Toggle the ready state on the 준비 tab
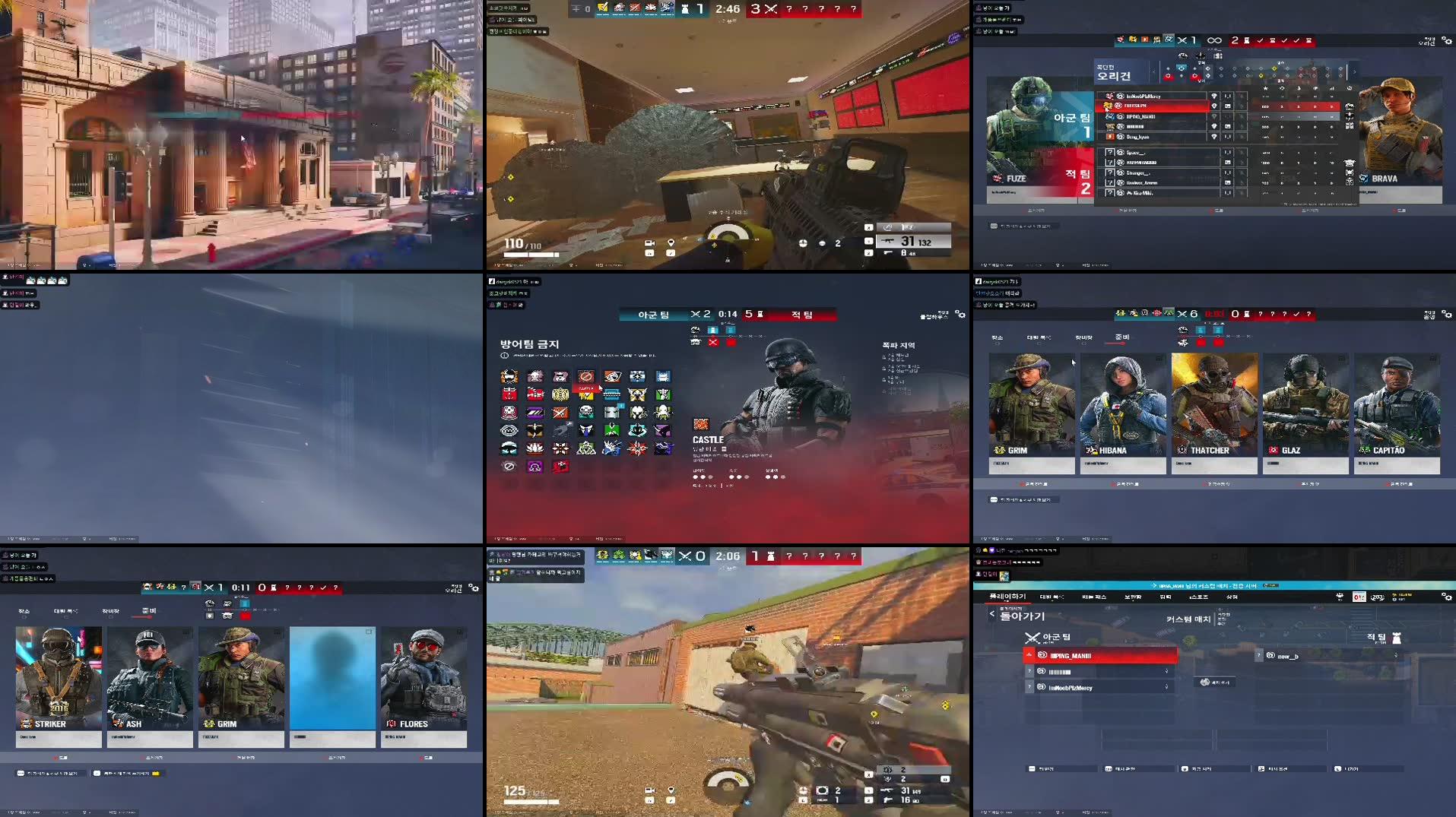This screenshot has height=817, width=1456. (x=1121, y=337)
